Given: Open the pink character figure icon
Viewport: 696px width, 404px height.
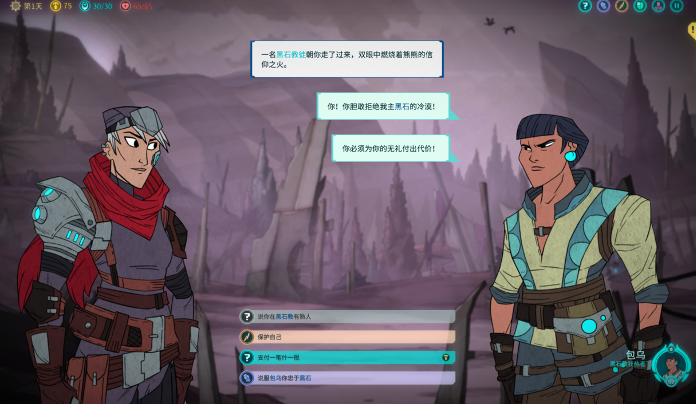Looking at the screenshot, I should tap(658, 6).
